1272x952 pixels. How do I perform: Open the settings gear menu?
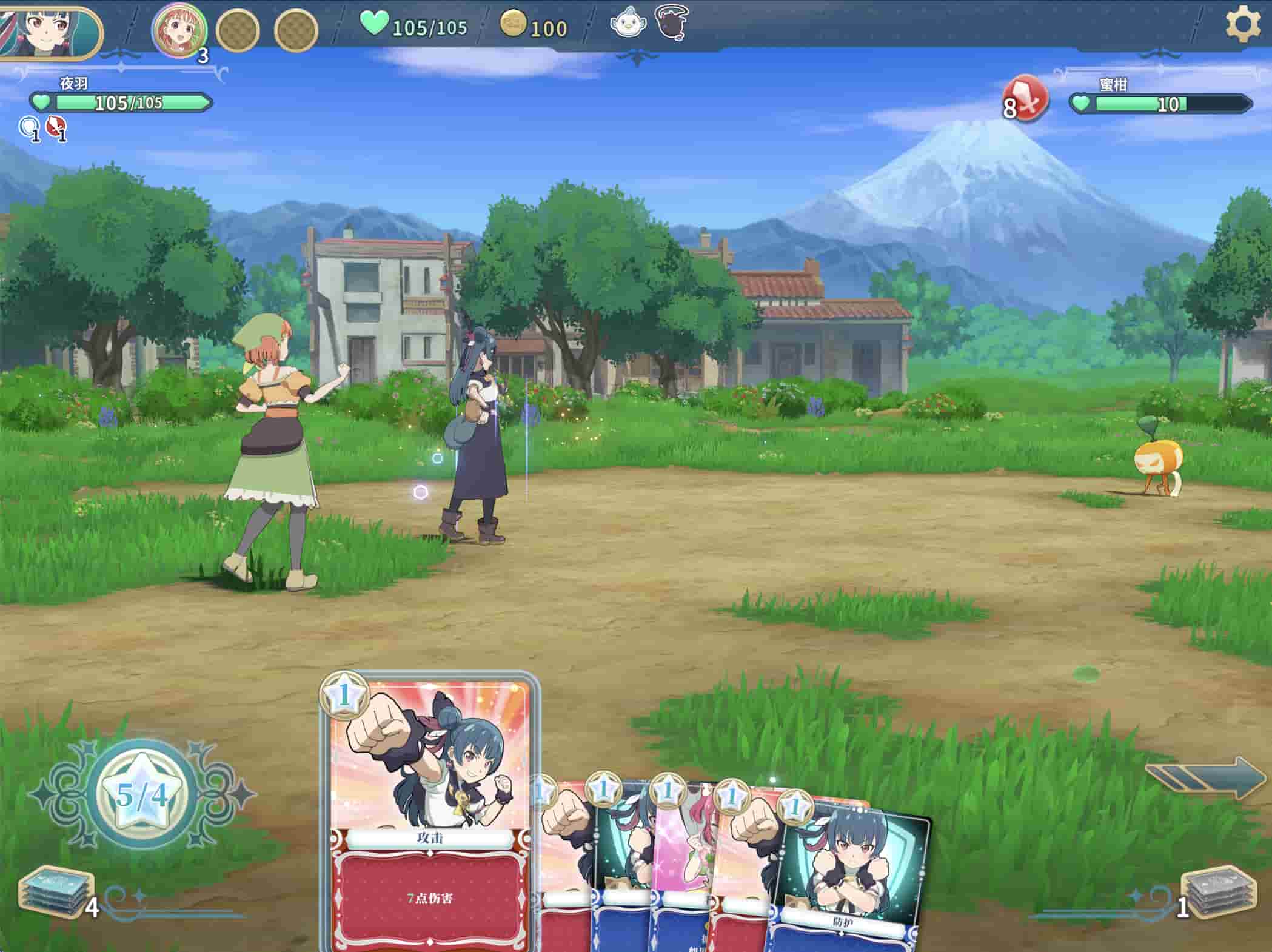[1242, 24]
